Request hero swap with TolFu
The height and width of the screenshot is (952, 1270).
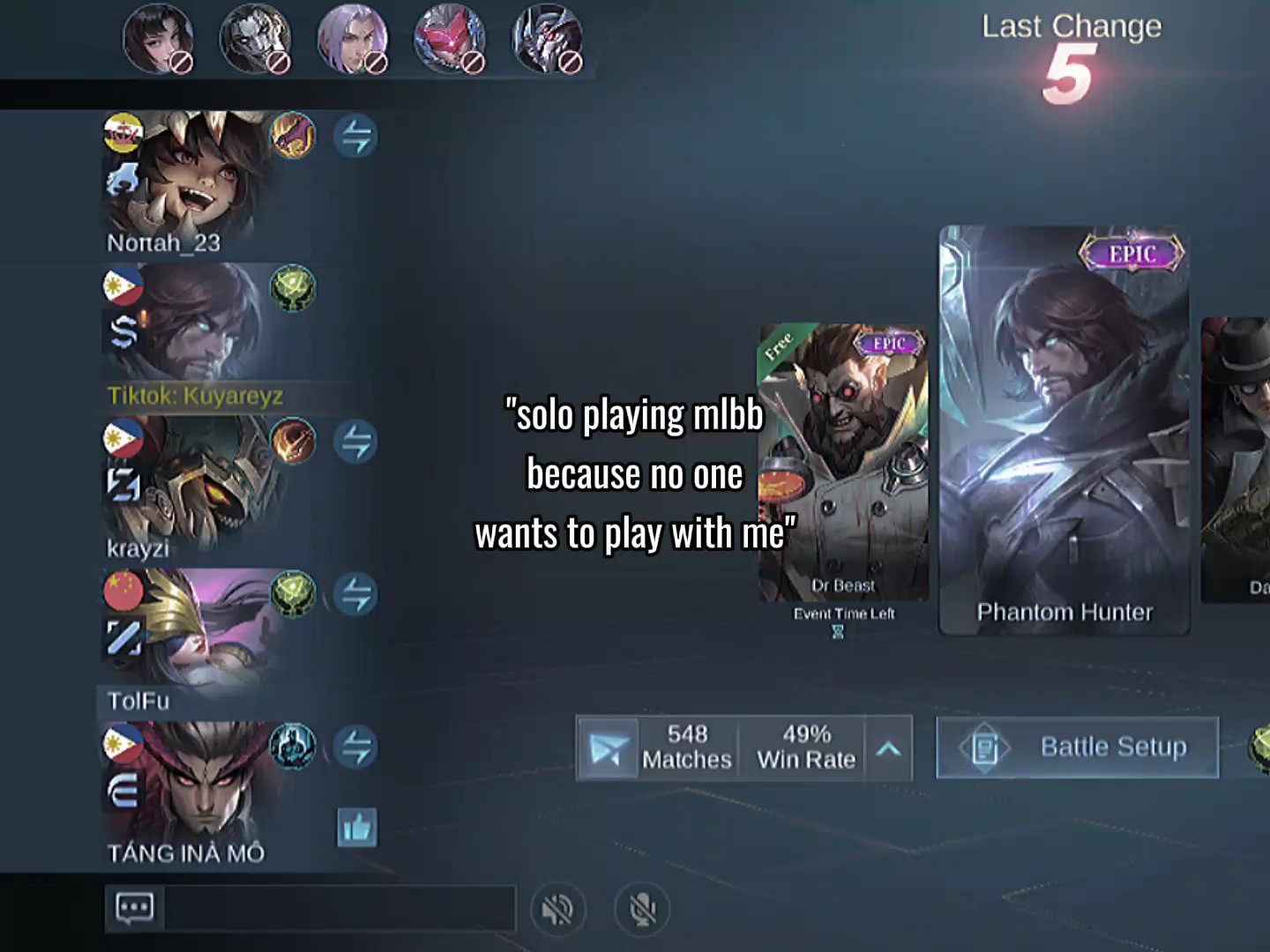tap(356, 594)
